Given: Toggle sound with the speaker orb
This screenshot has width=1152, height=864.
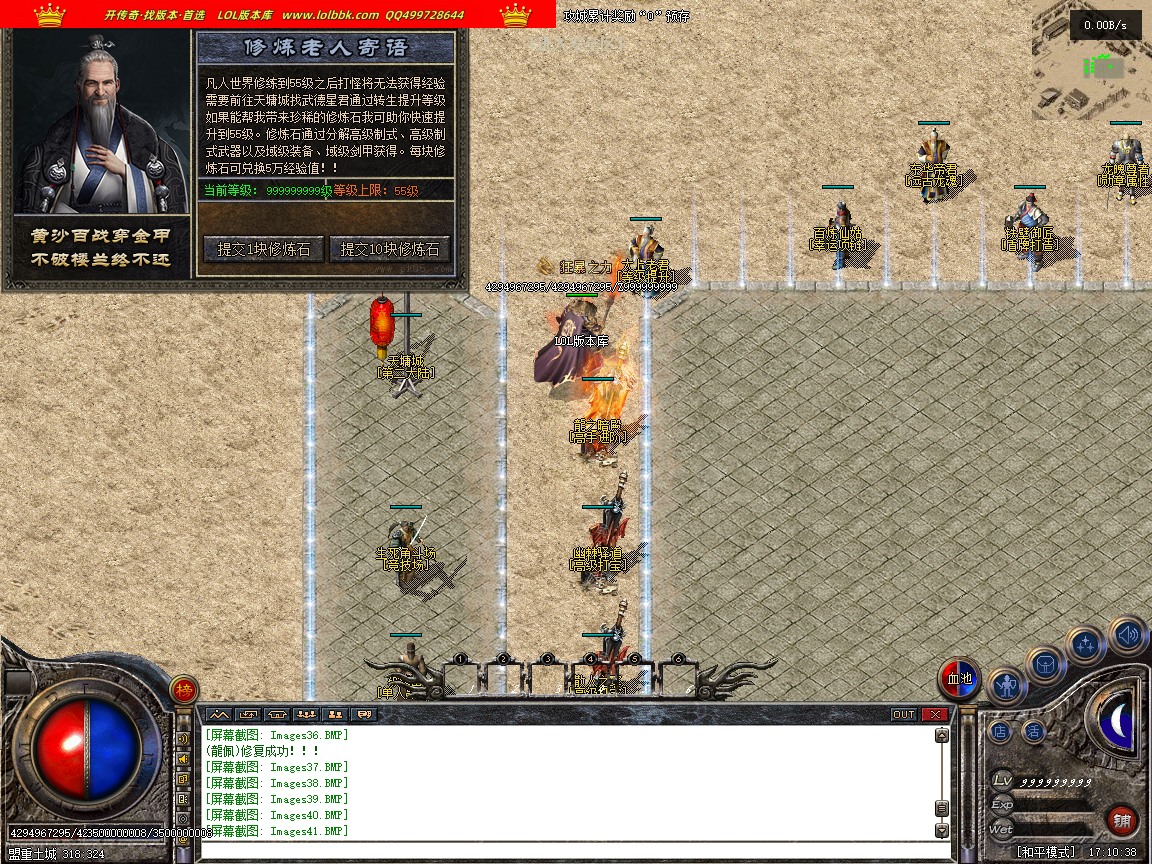Looking at the screenshot, I should tap(1127, 634).
